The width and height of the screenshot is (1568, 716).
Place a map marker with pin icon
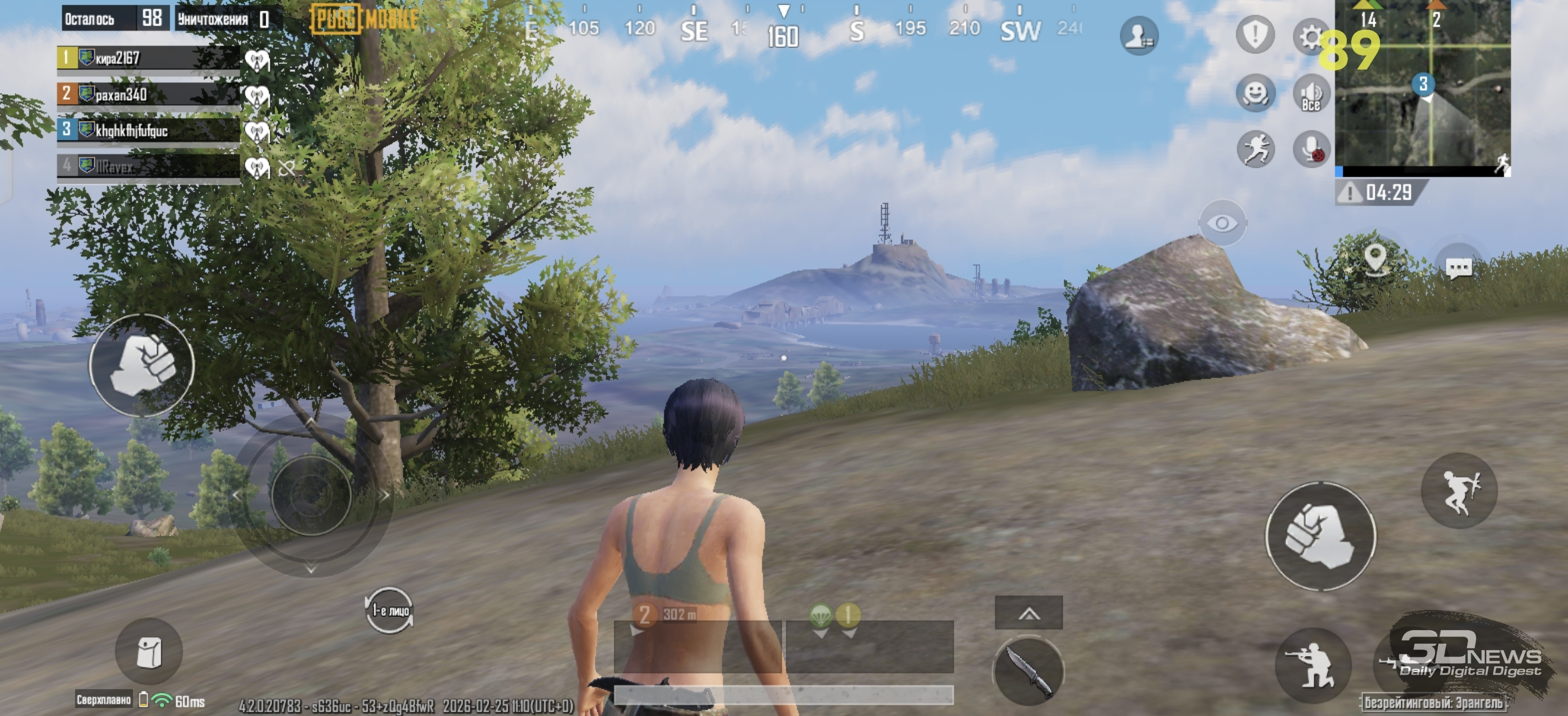(x=1375, y=258)
